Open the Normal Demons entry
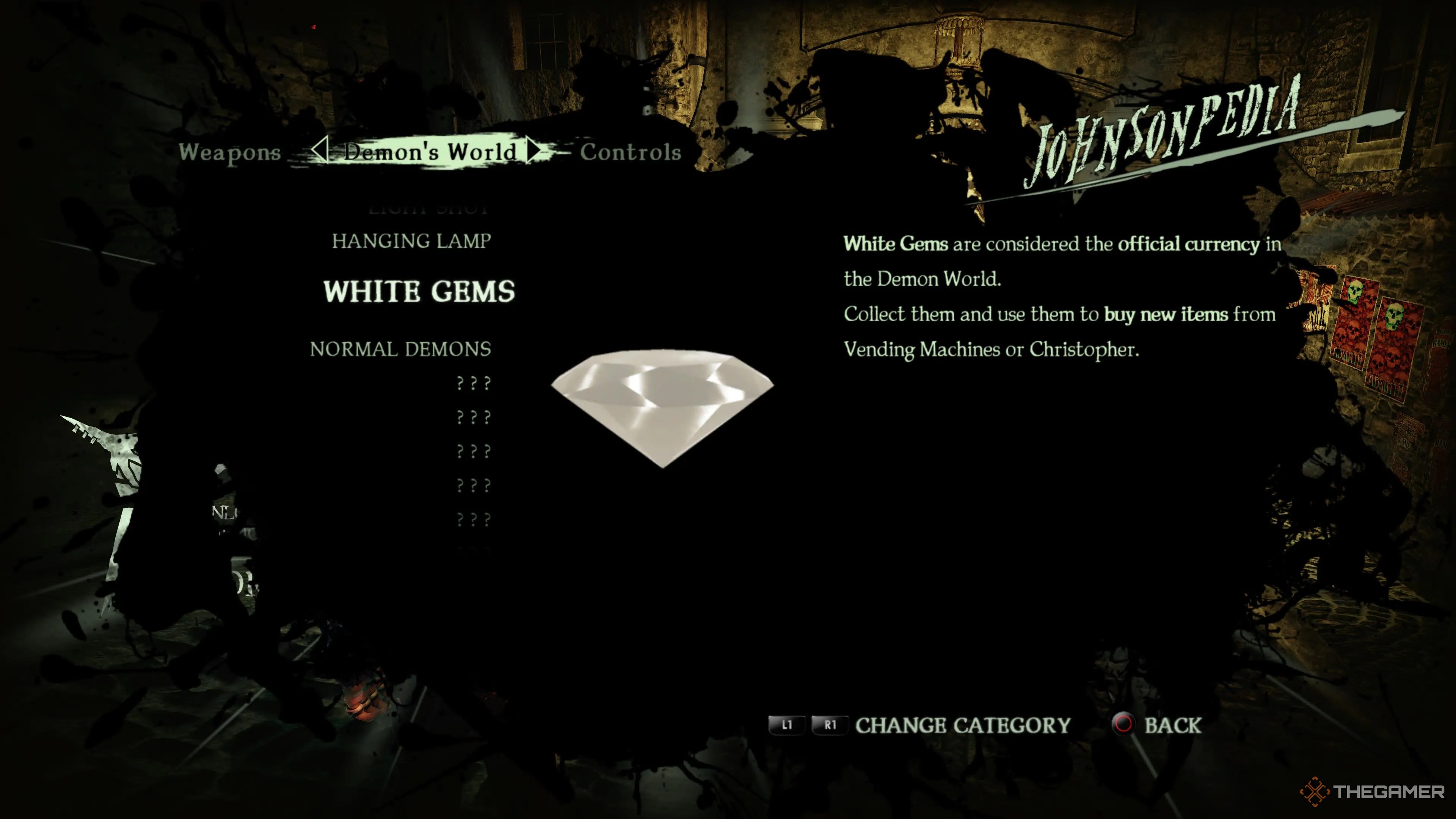This screenshot has width=1456, height=819. pyautogui.click(x=400, y=349)
